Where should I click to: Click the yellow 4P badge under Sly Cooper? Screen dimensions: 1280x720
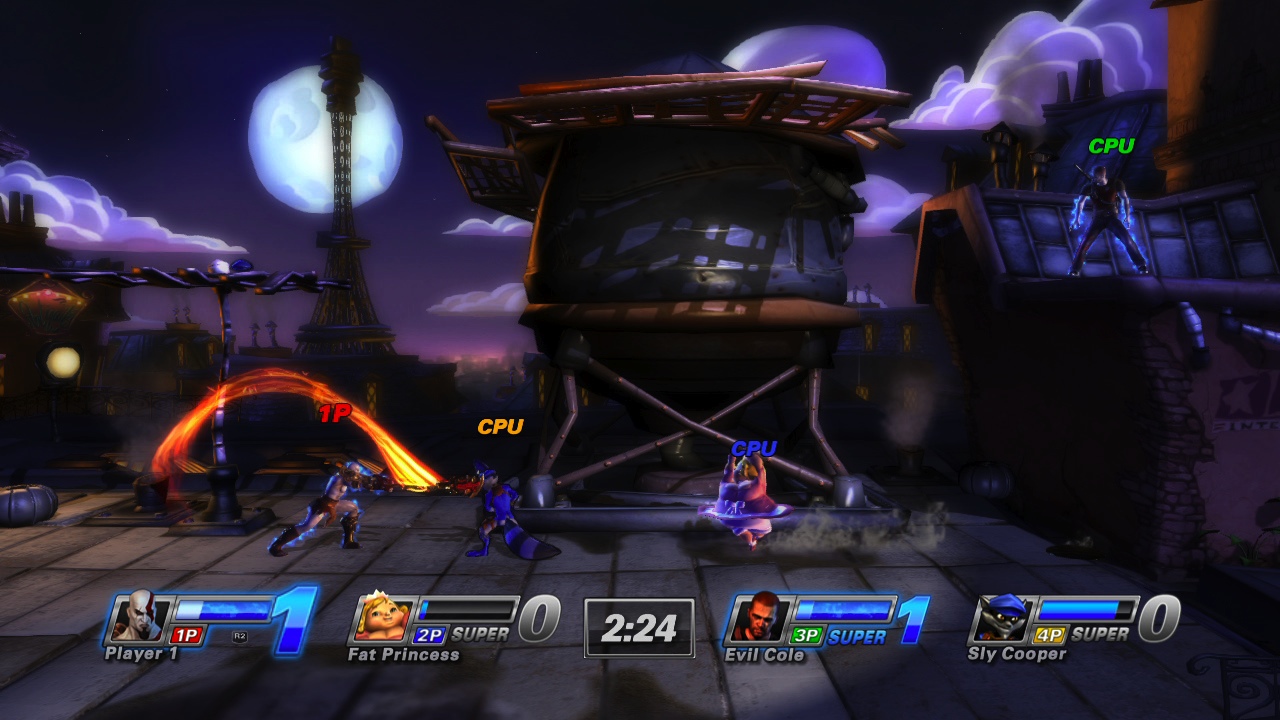[1049, 632]
